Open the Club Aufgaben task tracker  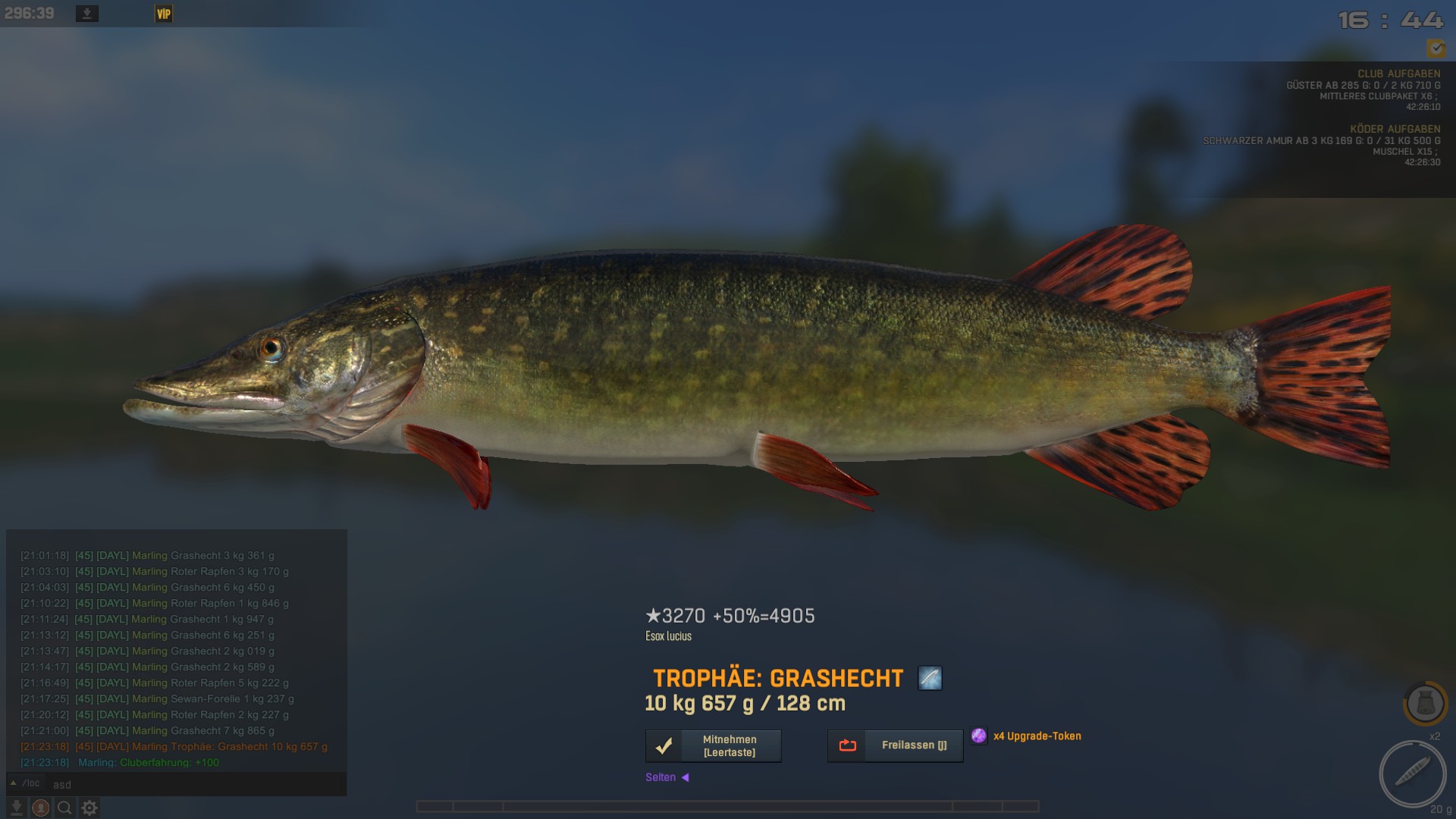coord(1398,74)
